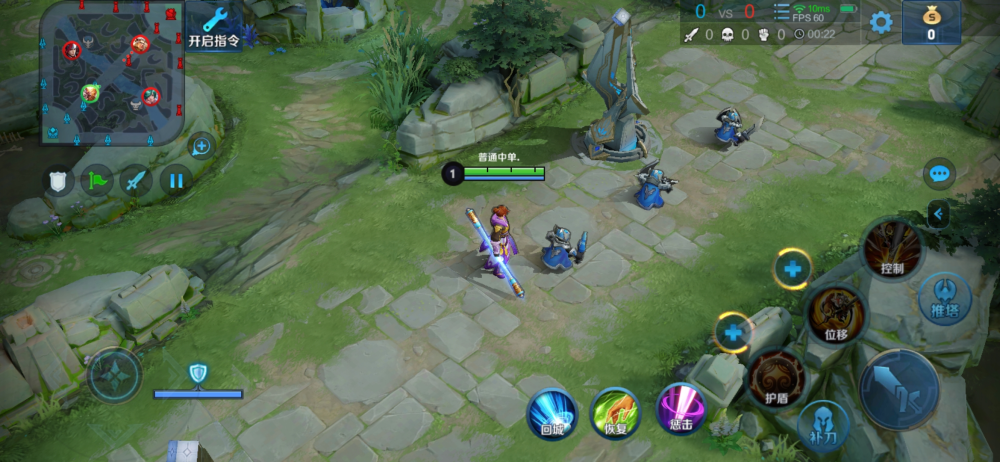Use the 位移 skill
Viewport: 1000px width, 462px height.
click(836, 314)
